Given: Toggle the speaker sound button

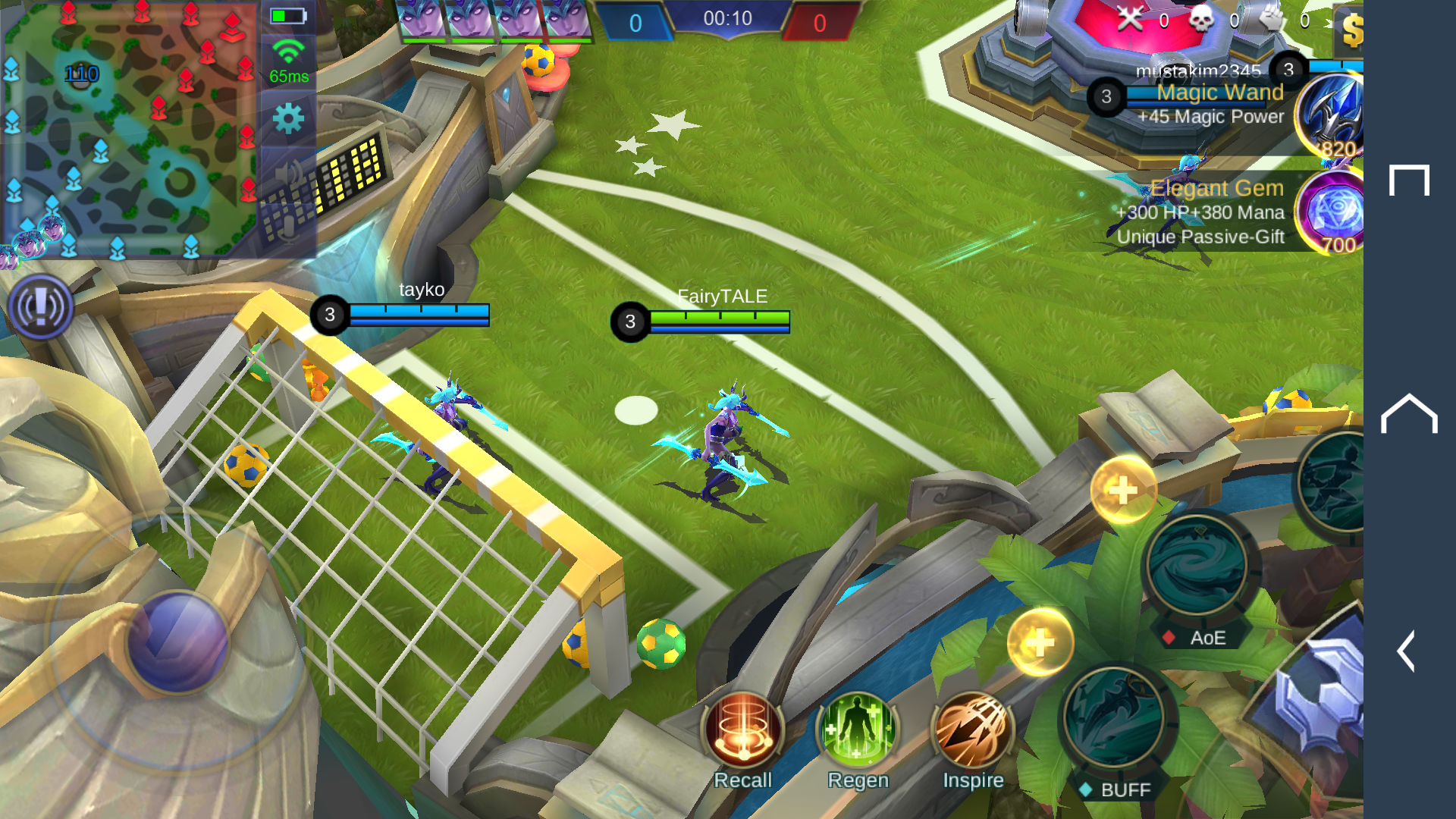Looking at the screenshot, I should (288, 175).
